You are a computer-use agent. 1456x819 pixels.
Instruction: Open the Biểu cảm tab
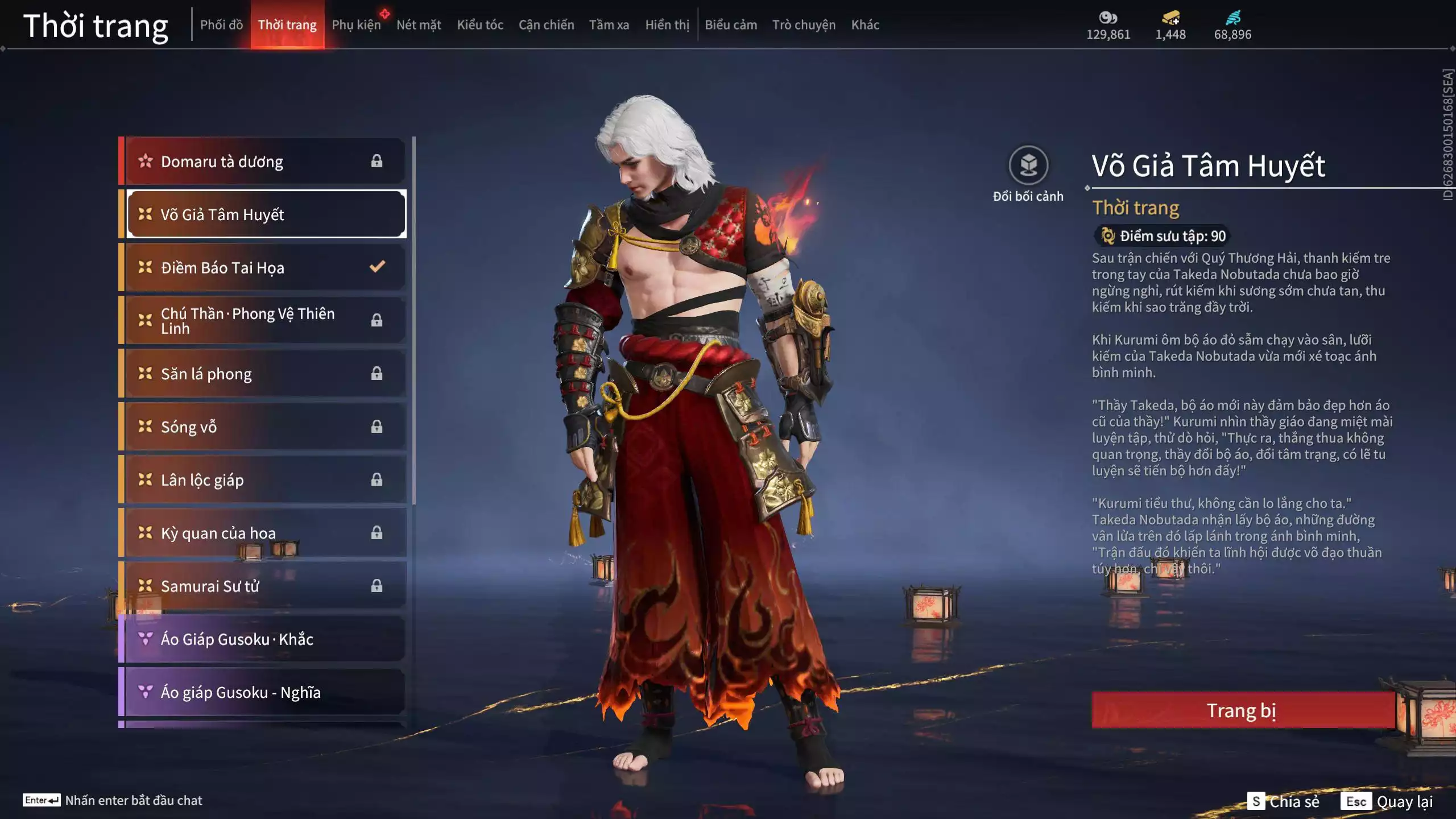click(x=731, y=25)
